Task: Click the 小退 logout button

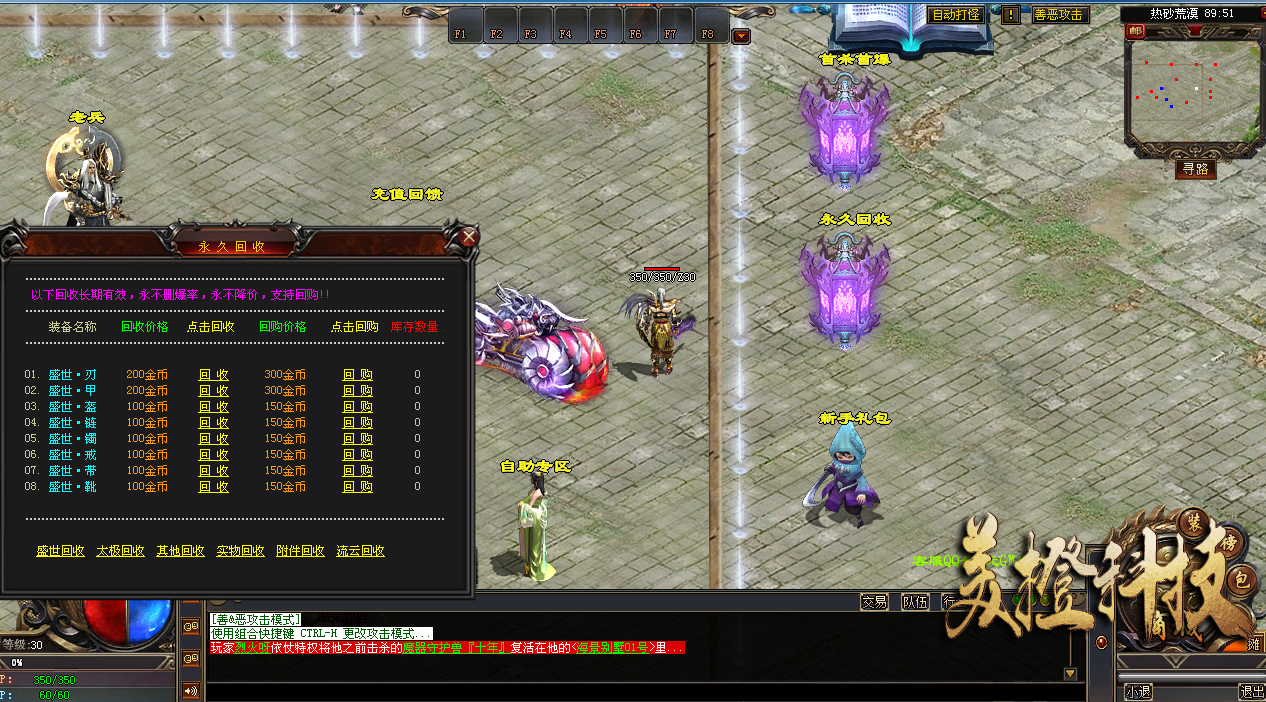Action: 1138,691
